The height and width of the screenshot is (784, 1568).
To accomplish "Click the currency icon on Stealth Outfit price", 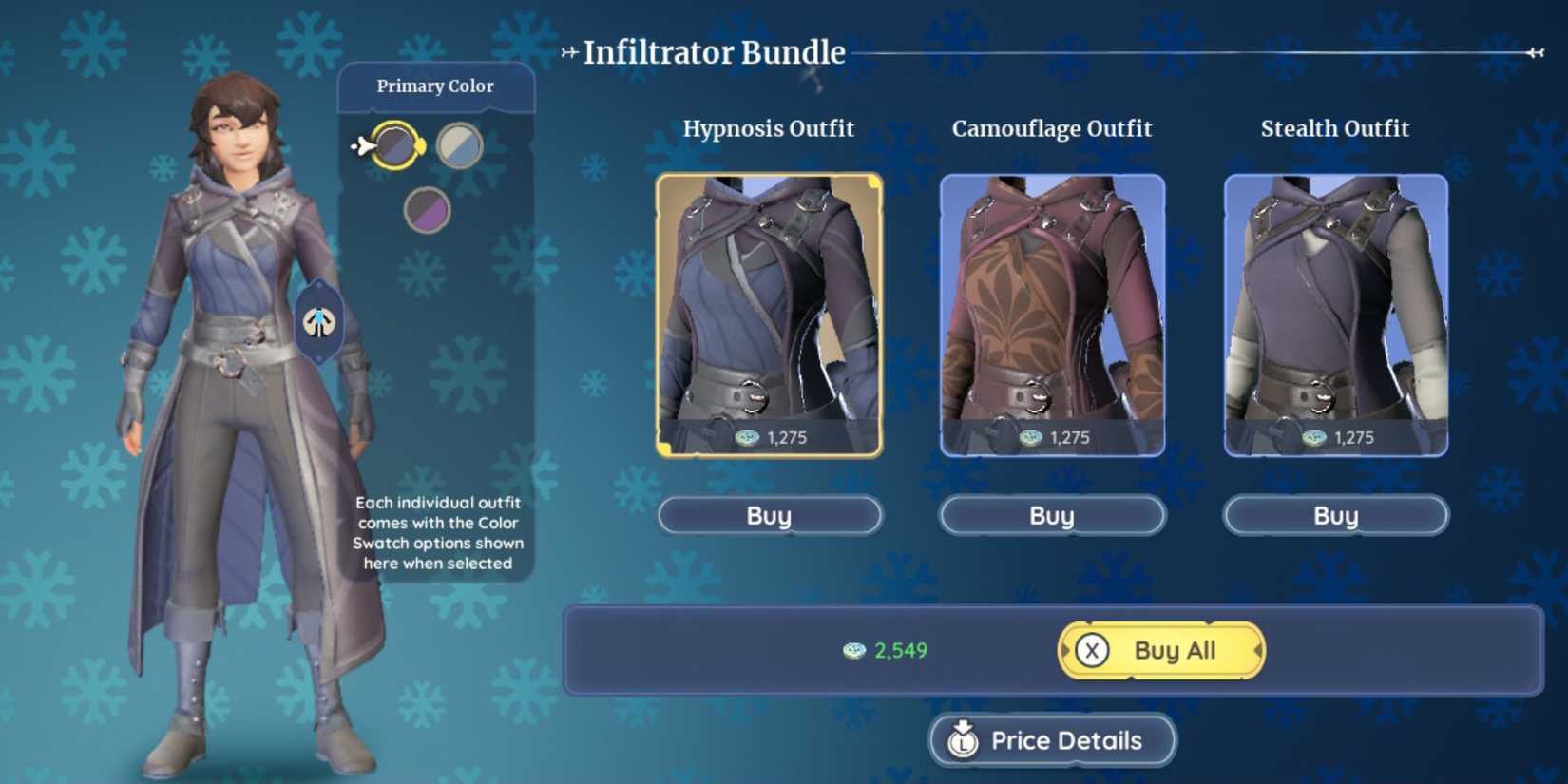I will pyautogui.click(x=1313, y=437).
